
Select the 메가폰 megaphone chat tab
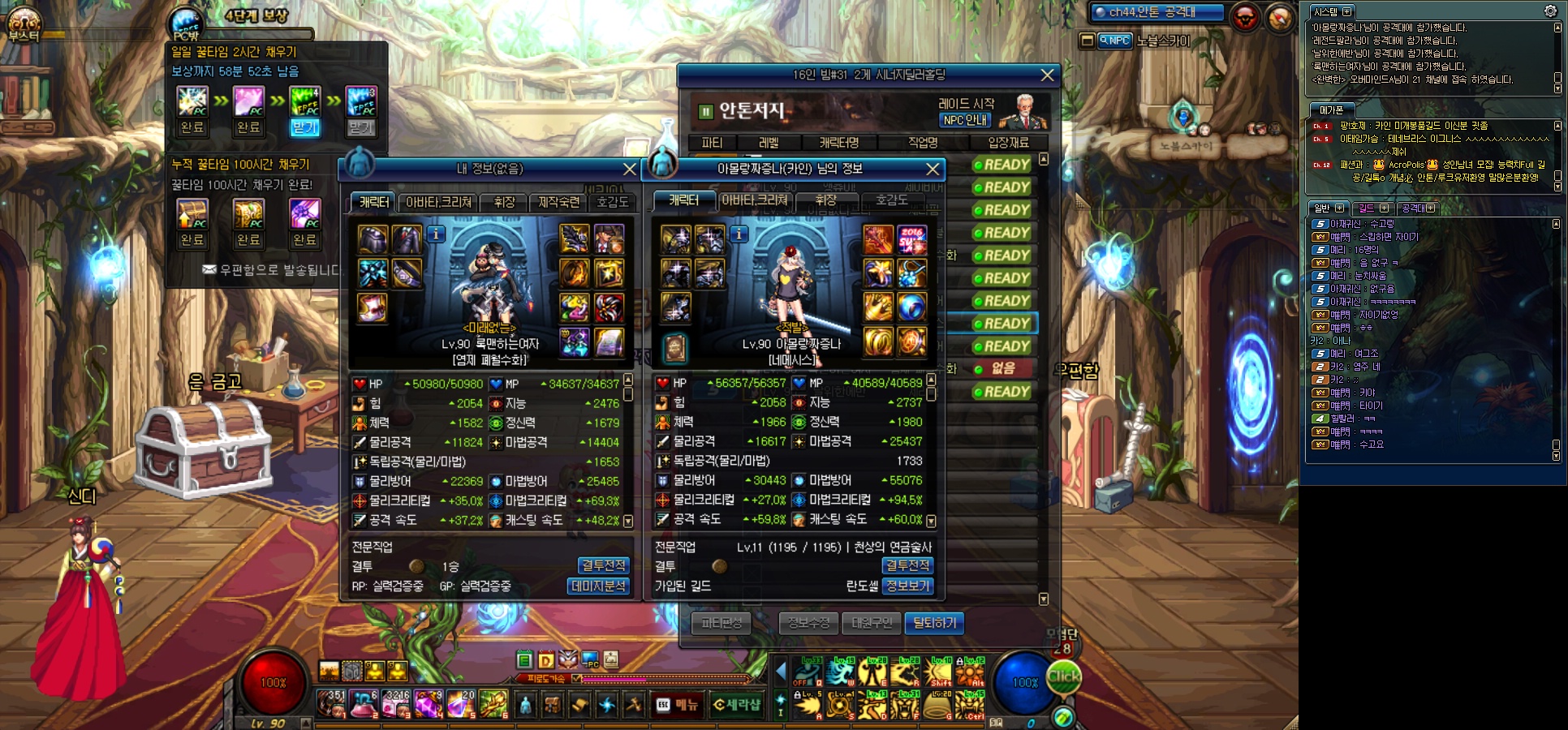pyautogui.click(x=1331, y=110)
